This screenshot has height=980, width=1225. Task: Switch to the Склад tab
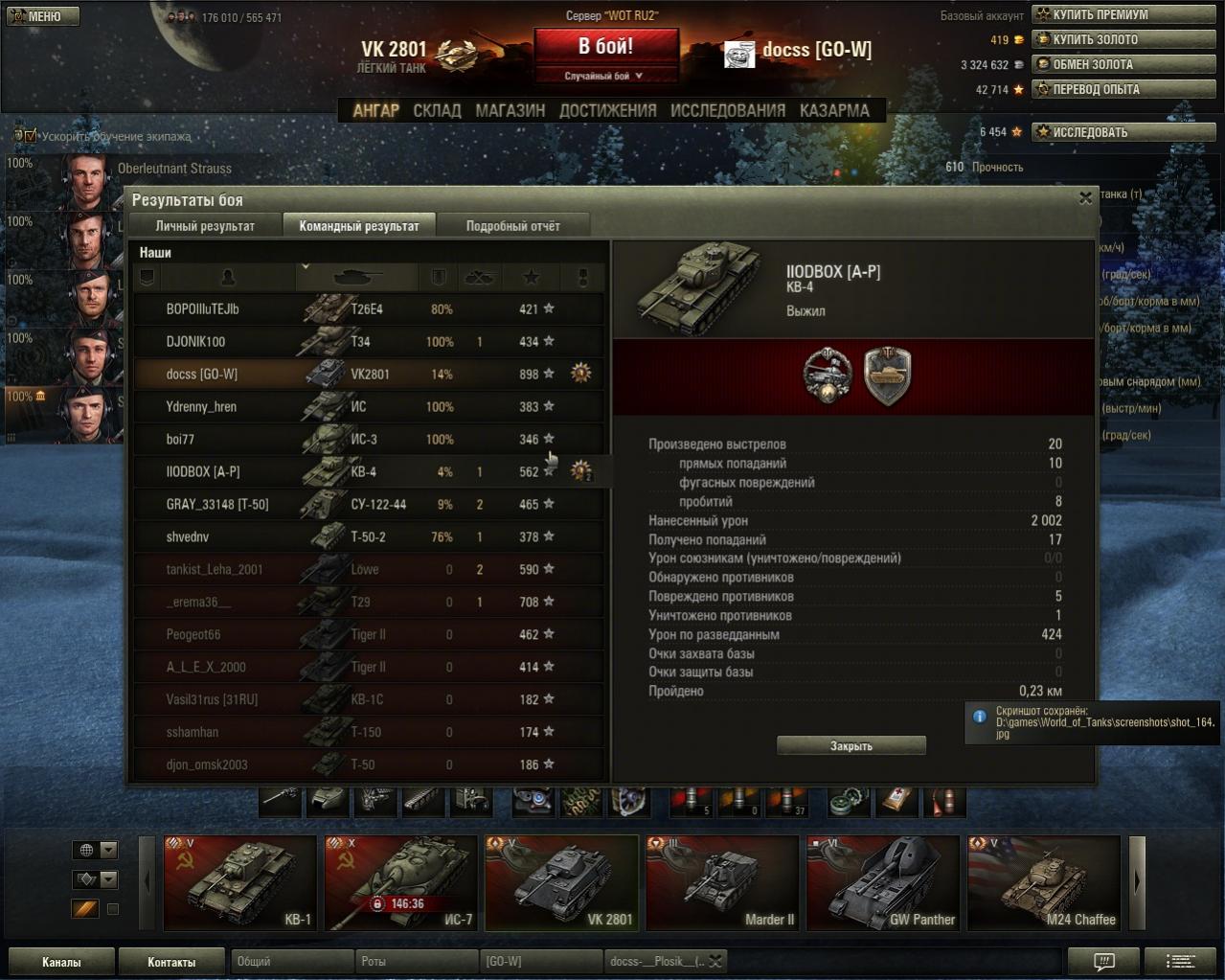[x=437, y=110]
